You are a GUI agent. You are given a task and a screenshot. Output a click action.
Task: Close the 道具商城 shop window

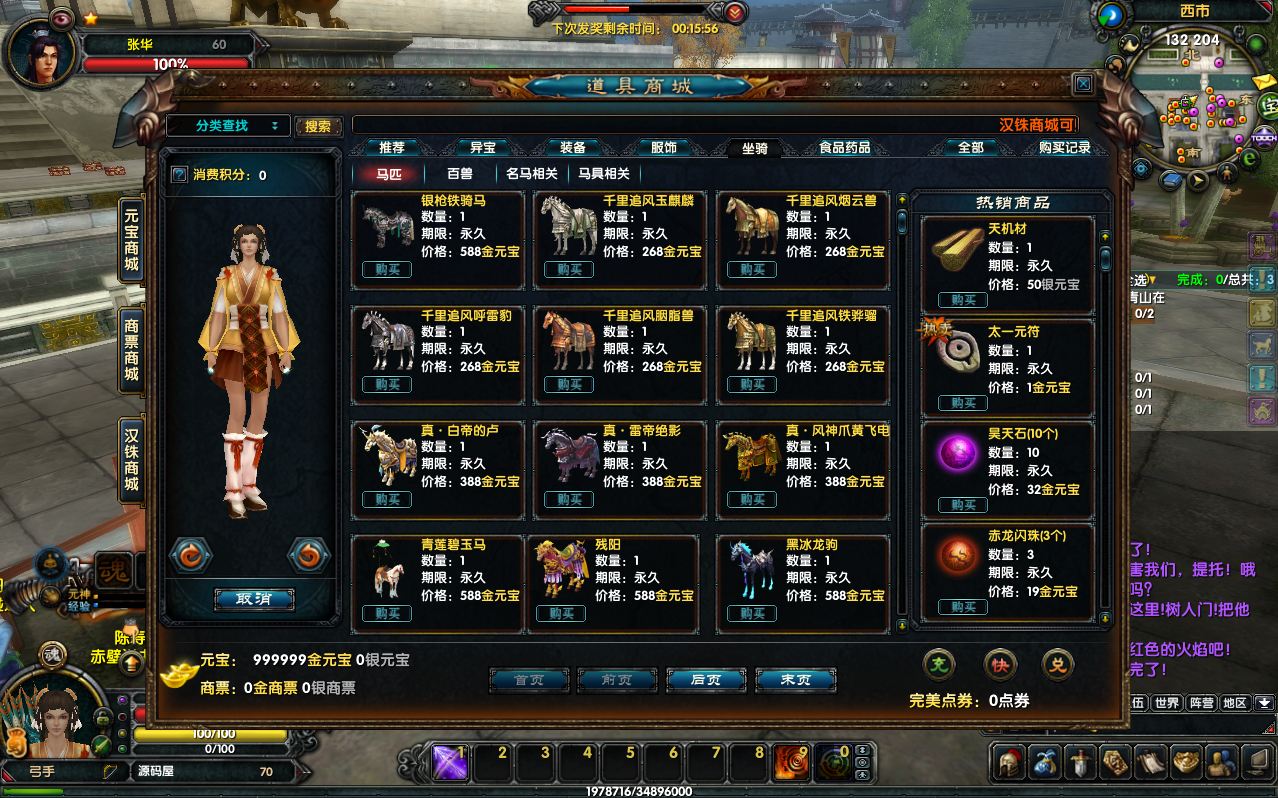(1082, 84)
